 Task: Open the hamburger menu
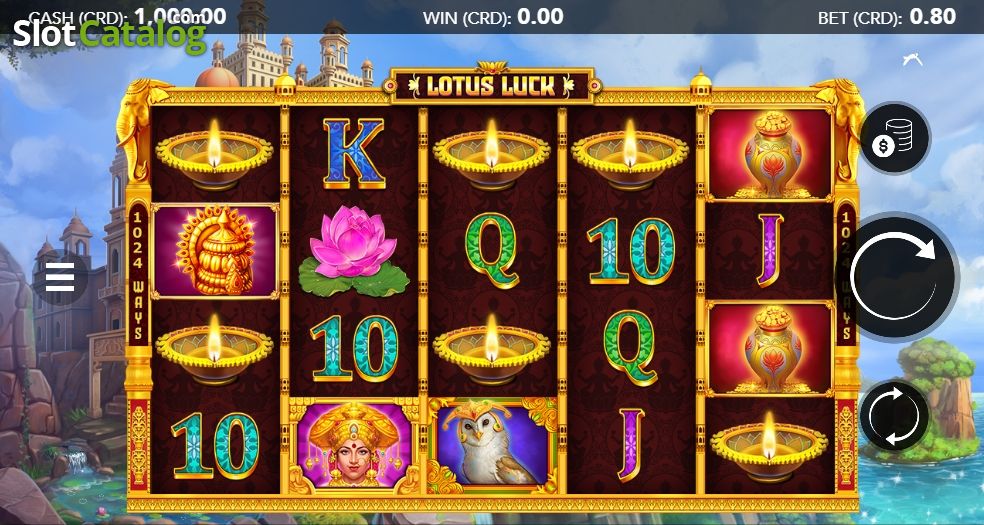pyautogui.click(x=60, y=277)
